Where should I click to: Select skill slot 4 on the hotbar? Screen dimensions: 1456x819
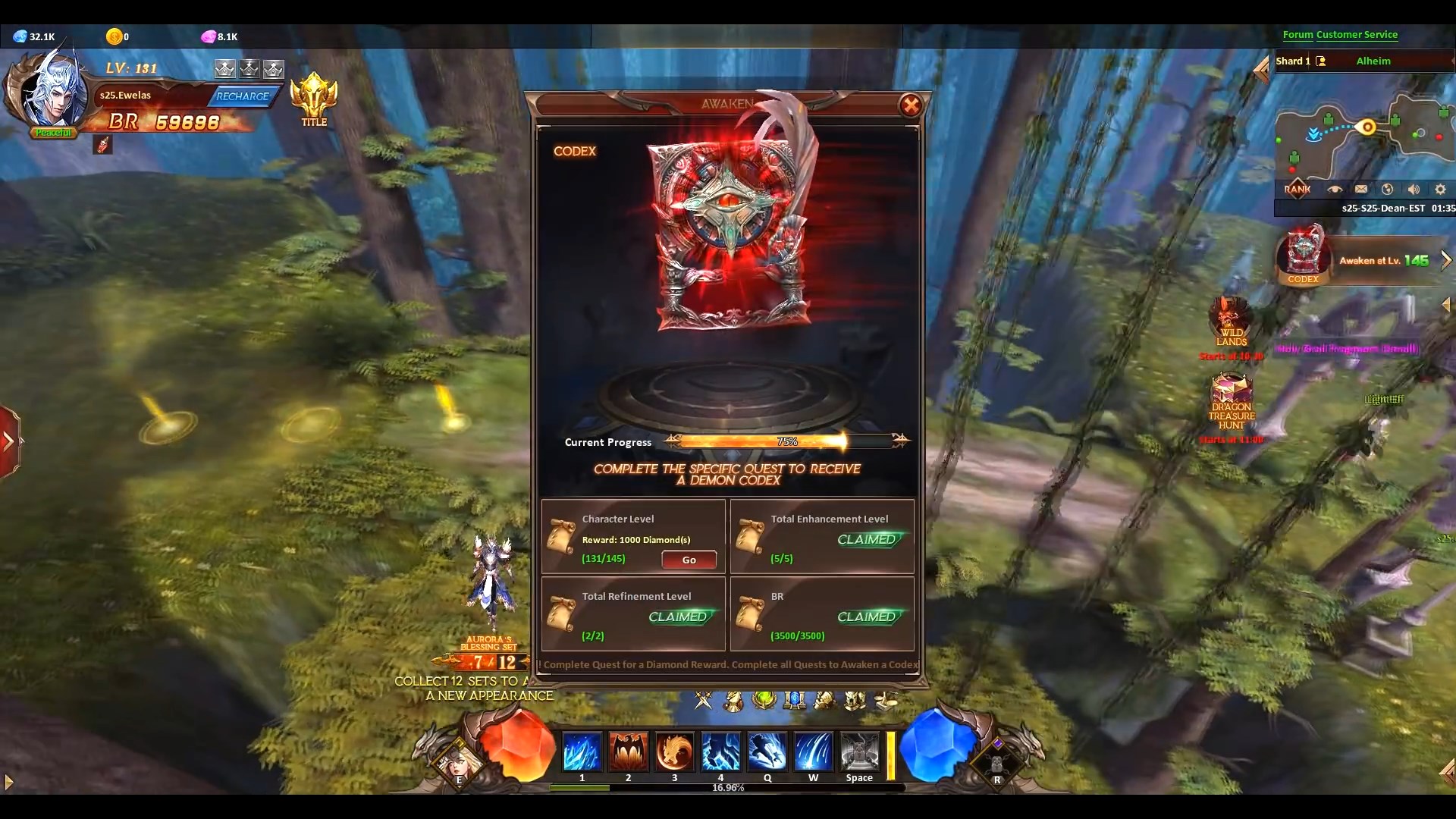720,752
